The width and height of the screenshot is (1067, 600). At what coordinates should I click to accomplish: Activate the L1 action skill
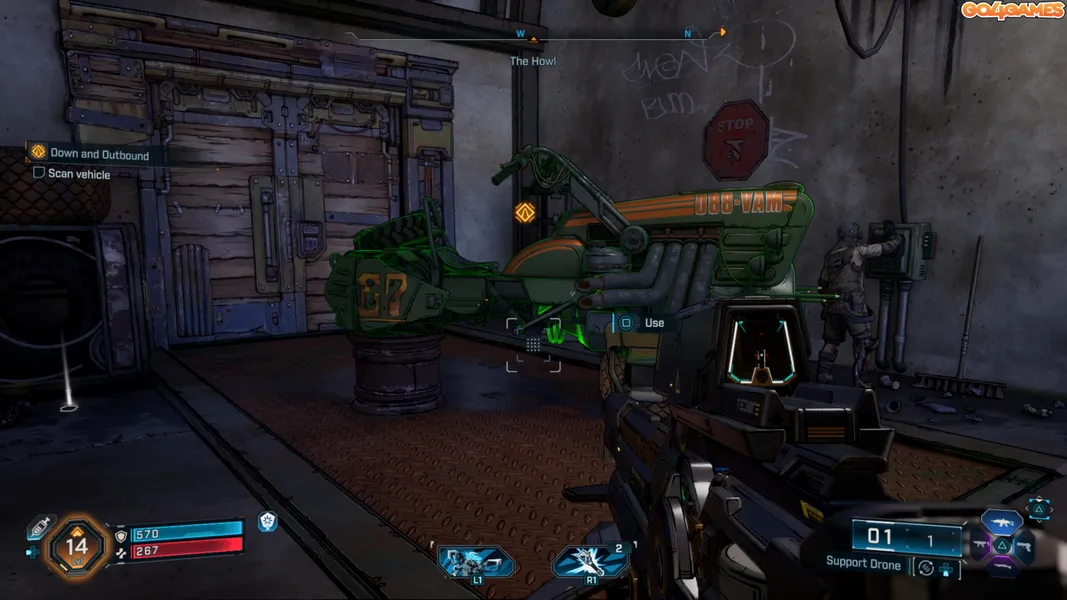pos(476,562)
